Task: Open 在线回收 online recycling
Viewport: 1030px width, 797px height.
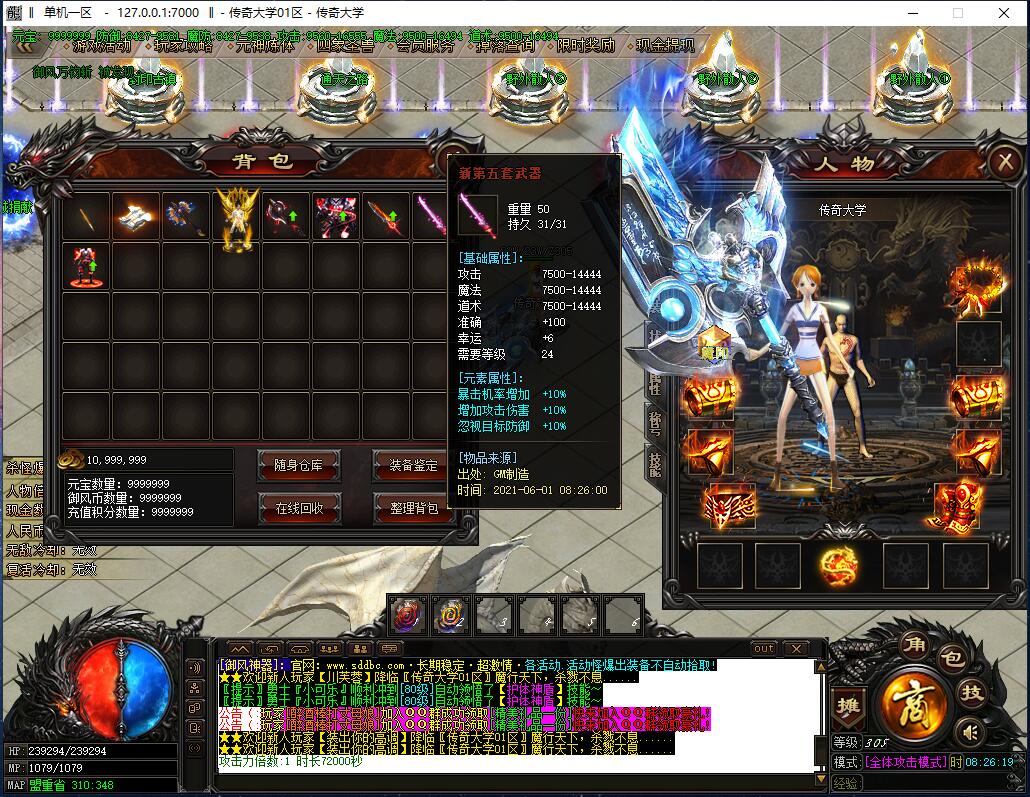Action: (x=300, y=508)
